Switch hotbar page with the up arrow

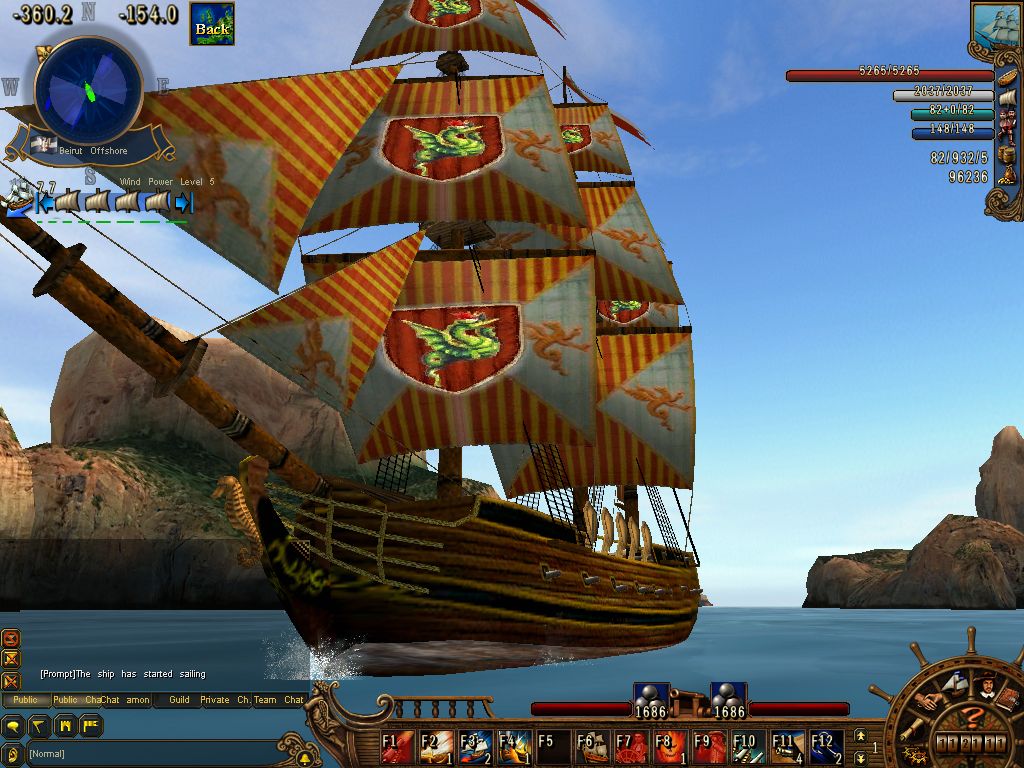coord(860,736)
